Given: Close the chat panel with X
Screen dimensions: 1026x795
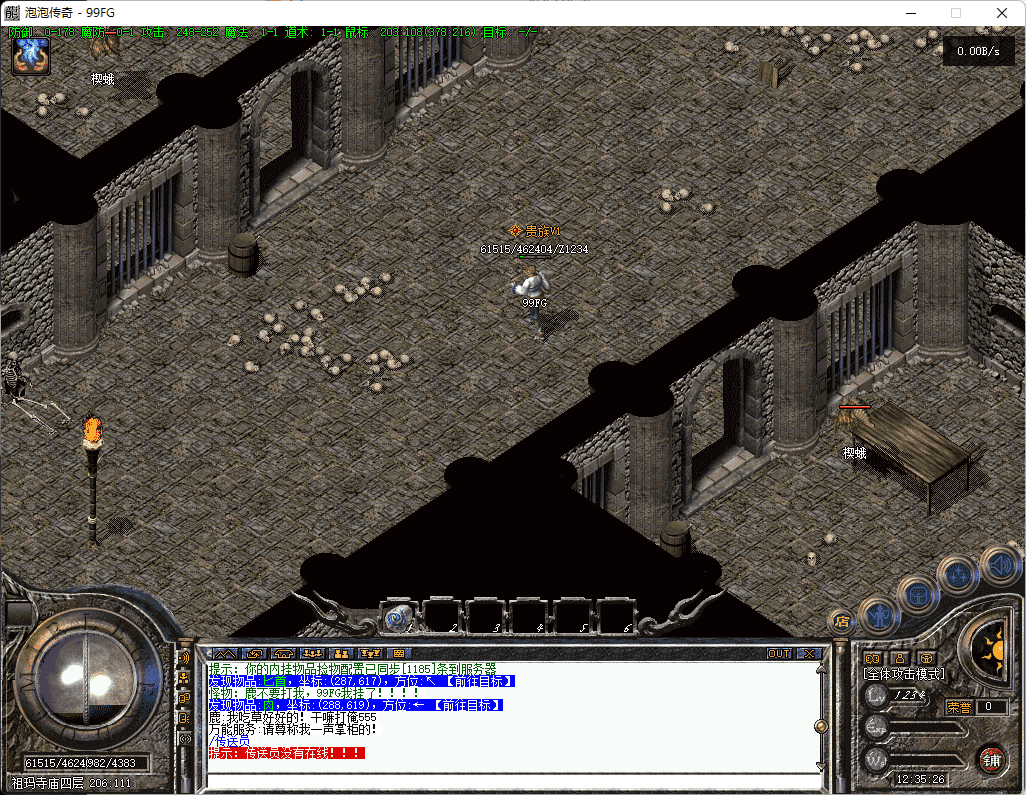Looking at the screenshot, I should click(x=809, y=653).
